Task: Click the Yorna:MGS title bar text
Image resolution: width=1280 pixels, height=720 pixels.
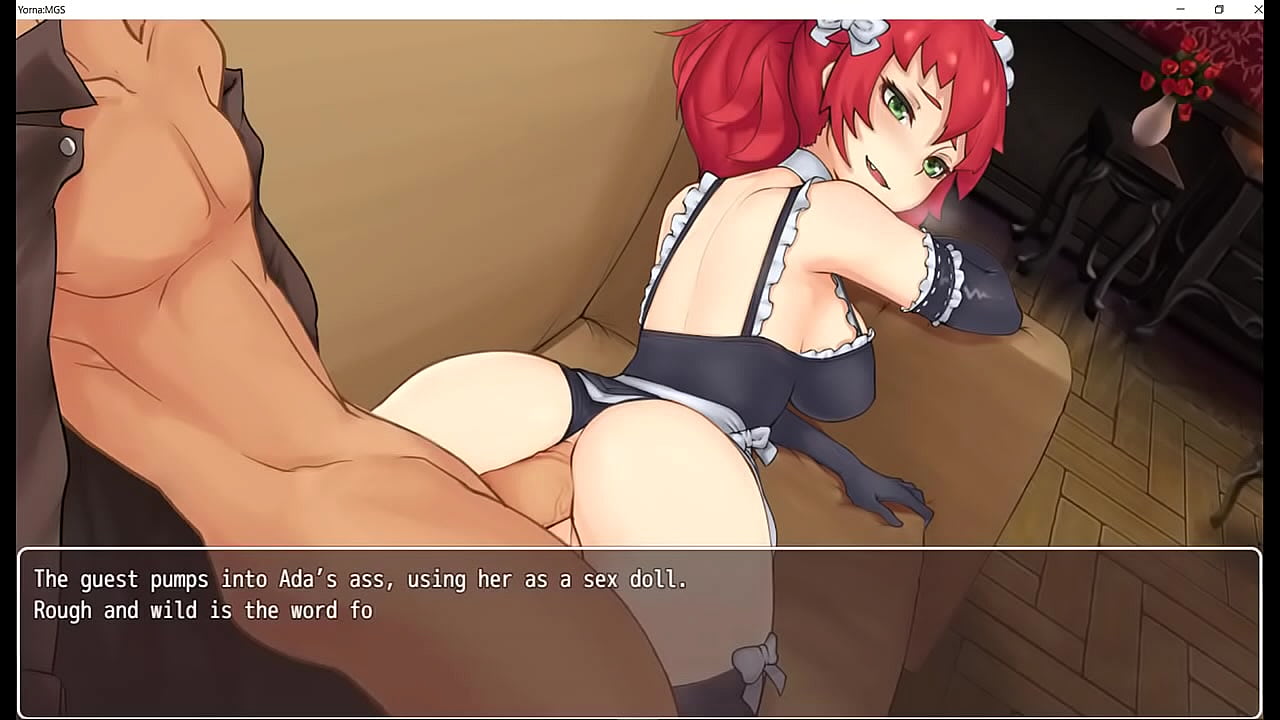Action: [38, 9]
